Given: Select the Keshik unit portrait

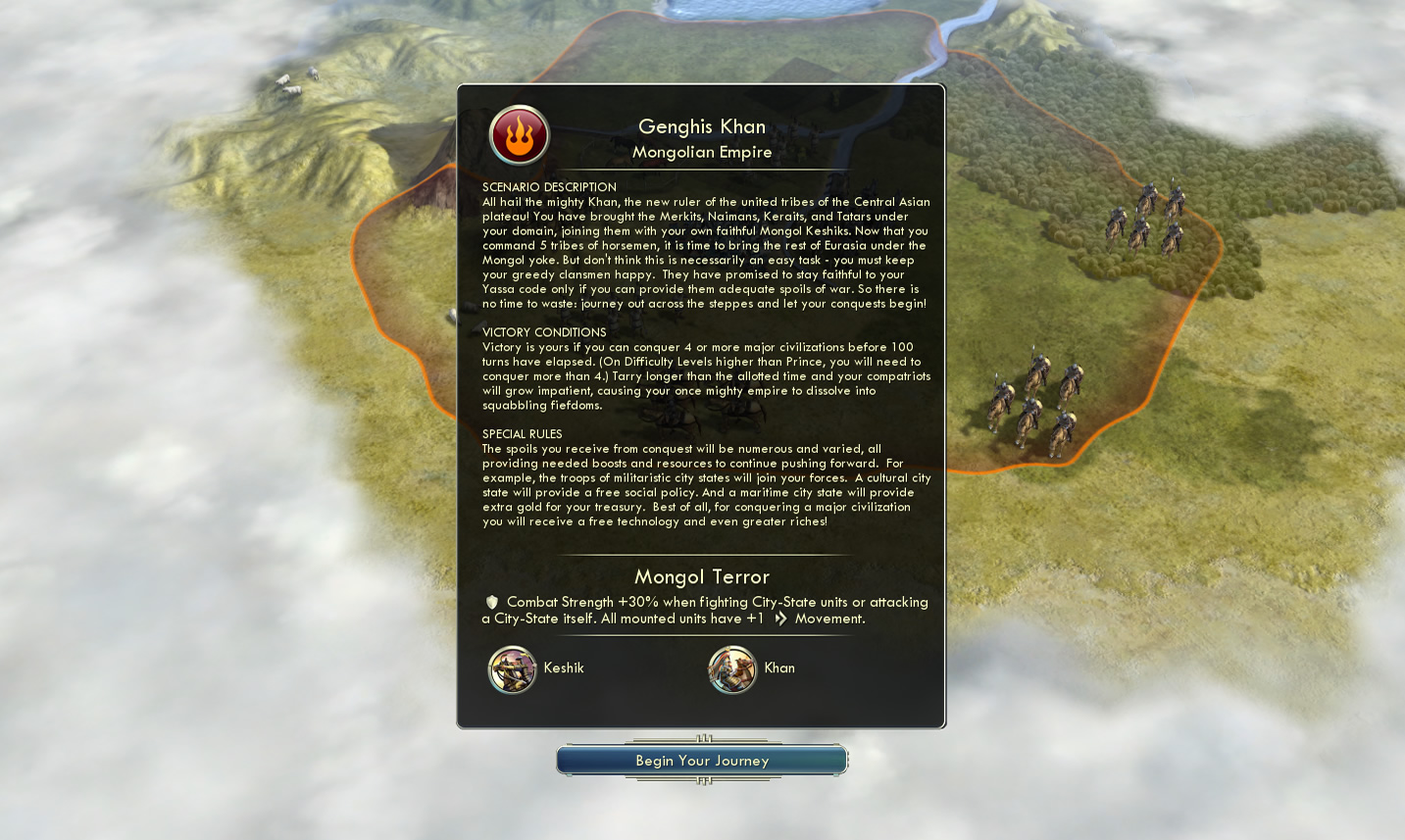Looking at the screenshot, I should click(512, 669).
